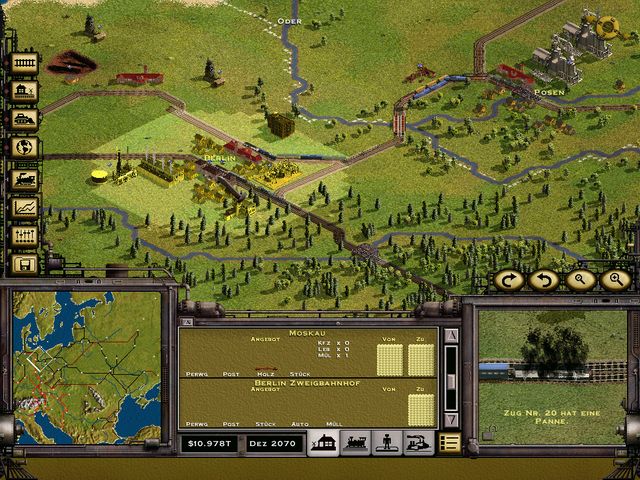Screen dimensions: 640x480
Task: Switch to the player list tab
Action: click(386, 443)
